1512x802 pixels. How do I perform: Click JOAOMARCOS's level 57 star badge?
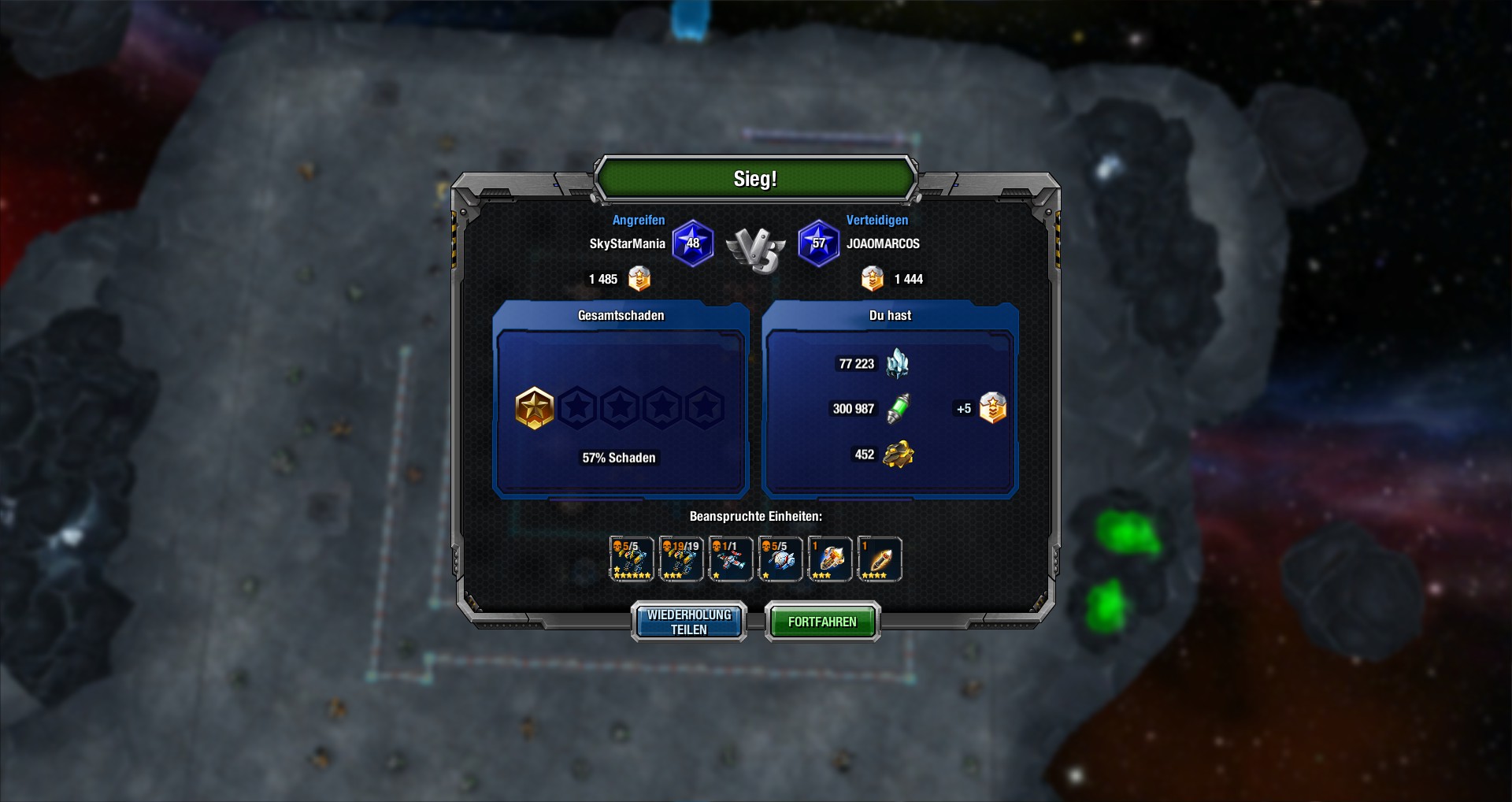pyautogui.click(x=819, y=243)
